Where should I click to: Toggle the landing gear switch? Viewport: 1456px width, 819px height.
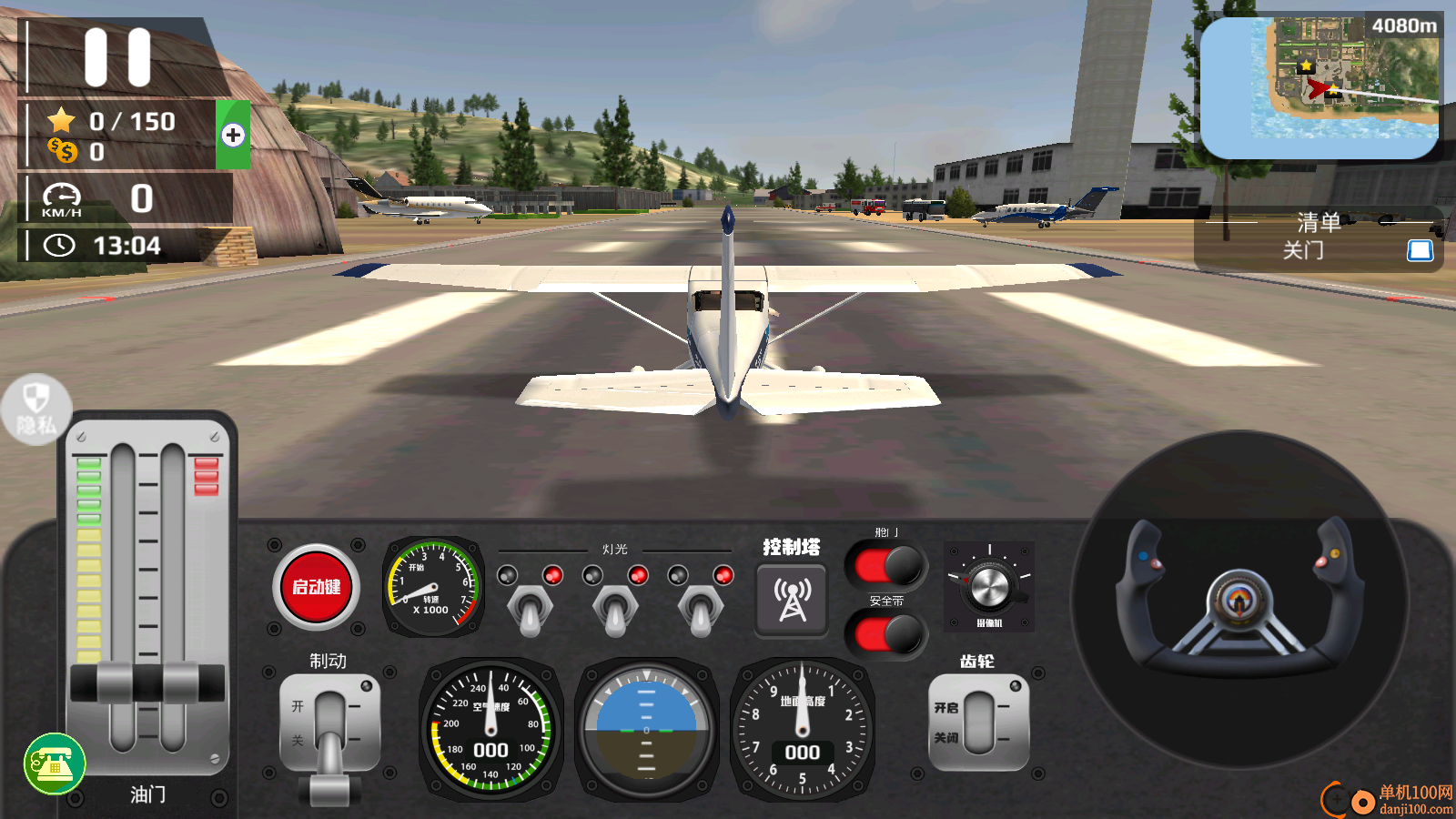coord(979,723)
